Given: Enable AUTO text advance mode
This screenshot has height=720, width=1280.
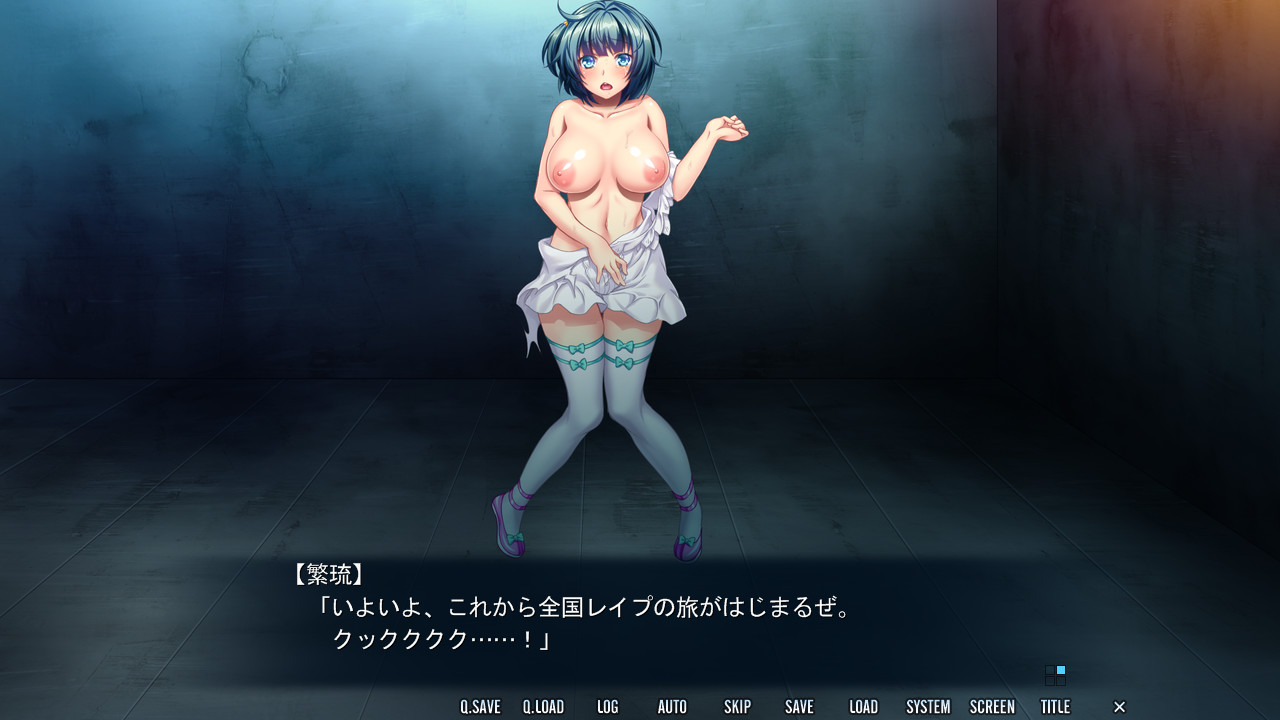Looking at the screenshot, I should click(x=672, y=706).
